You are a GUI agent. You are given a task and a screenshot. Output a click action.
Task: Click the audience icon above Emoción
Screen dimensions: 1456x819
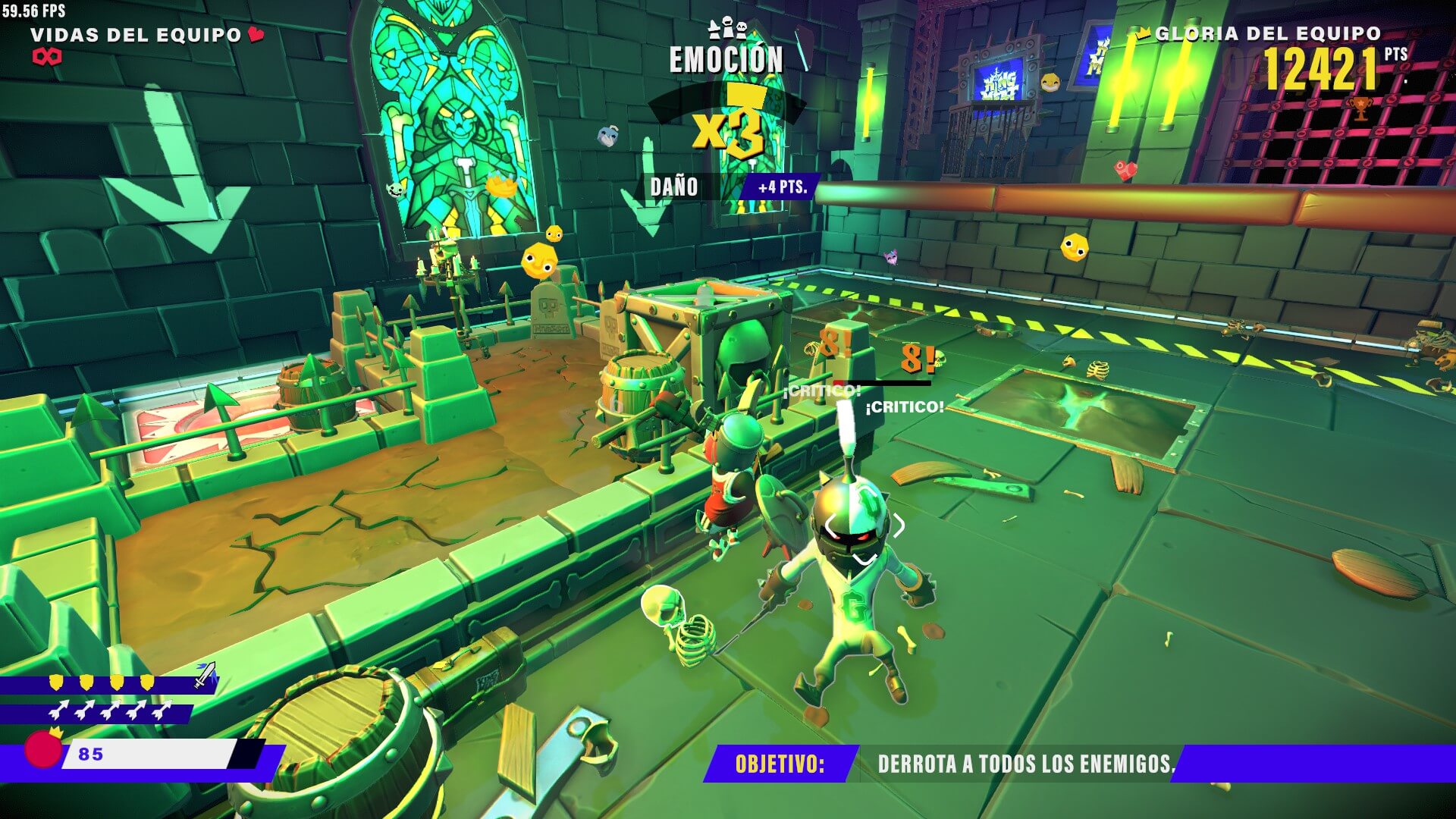[x=726, y=29]
